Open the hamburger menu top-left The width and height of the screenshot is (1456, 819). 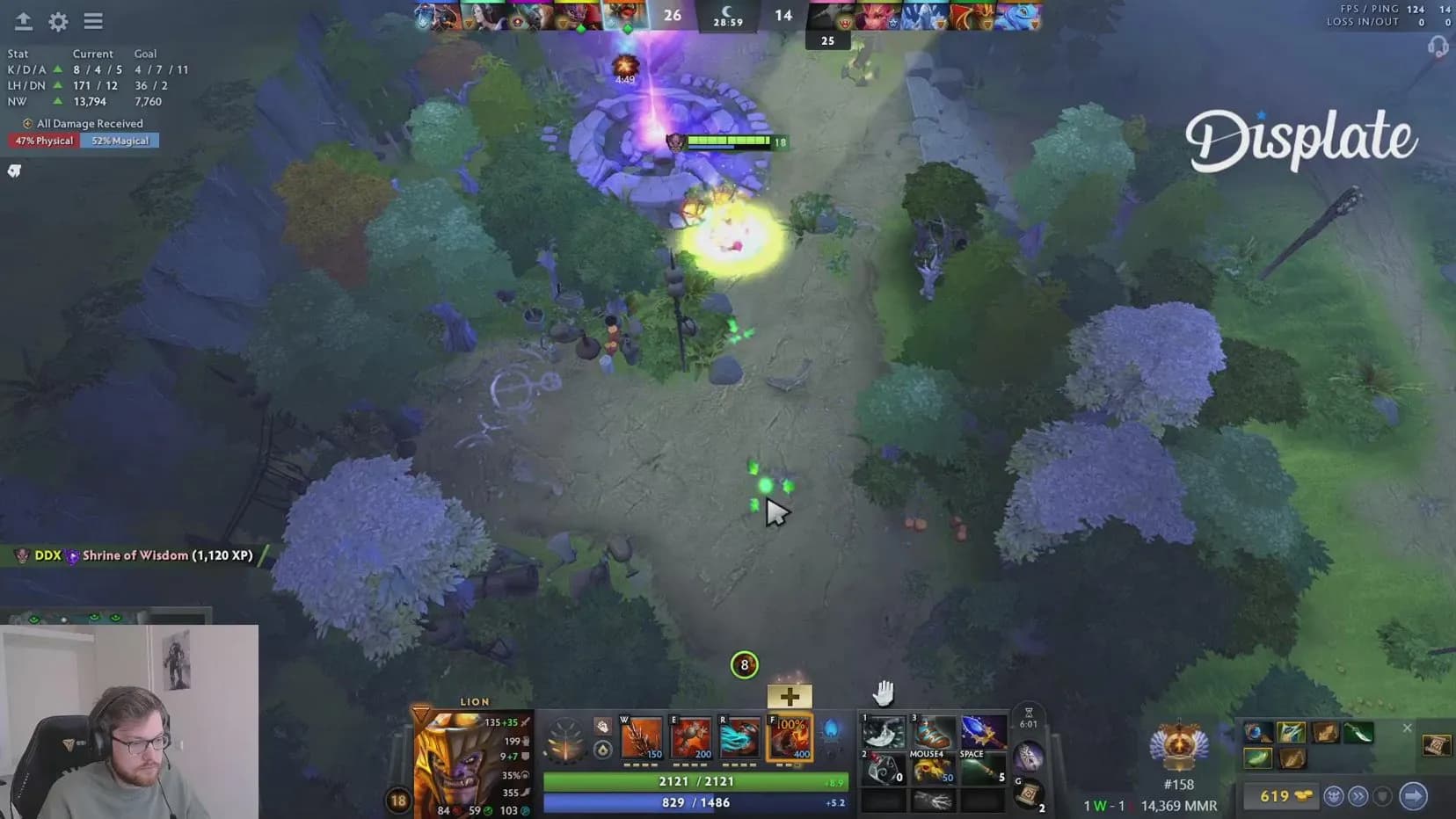coord(93,22)
